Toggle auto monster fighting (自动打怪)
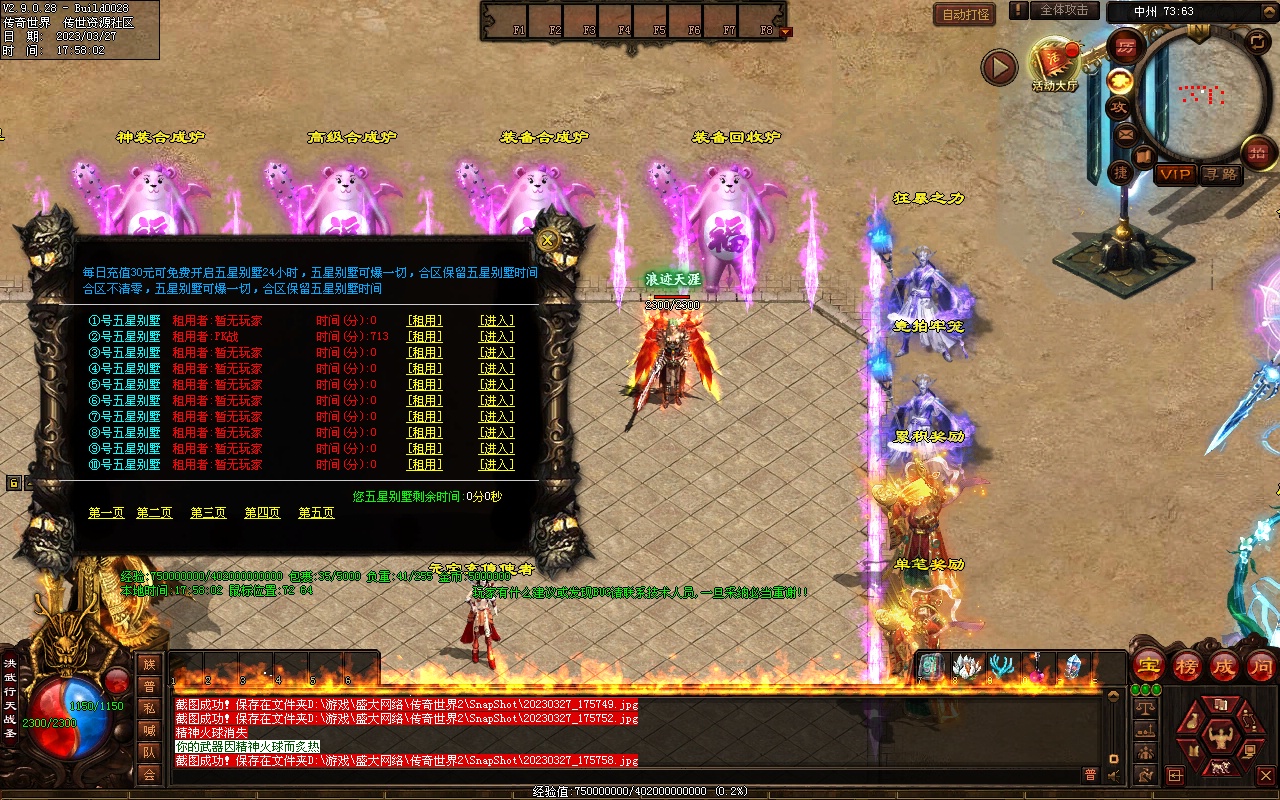This screenshot has width=1280, height=800. pos(965,14)
